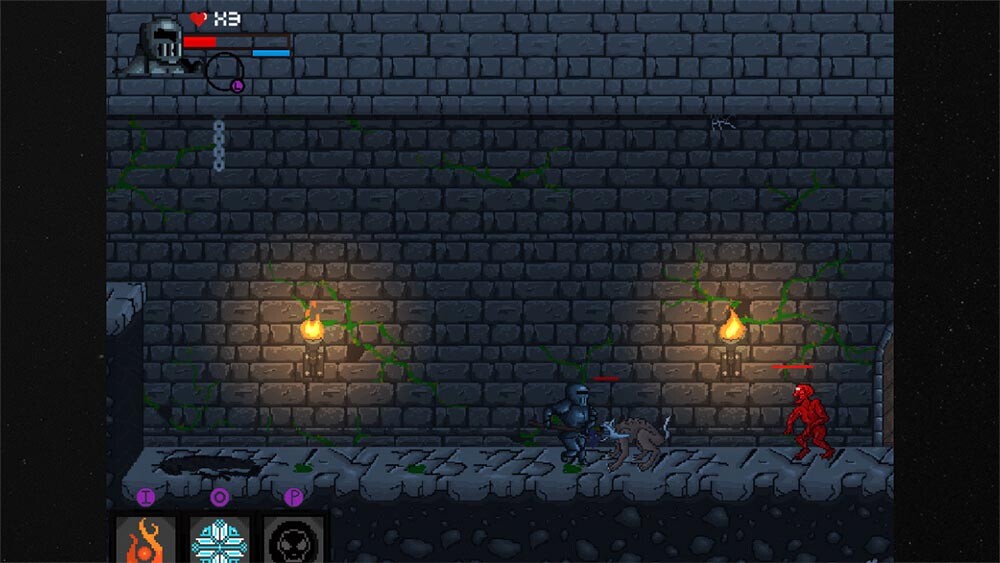Use the black skull ability
Image resolution: width=1000 pixels, height=563 pixels.
[294, 540]
